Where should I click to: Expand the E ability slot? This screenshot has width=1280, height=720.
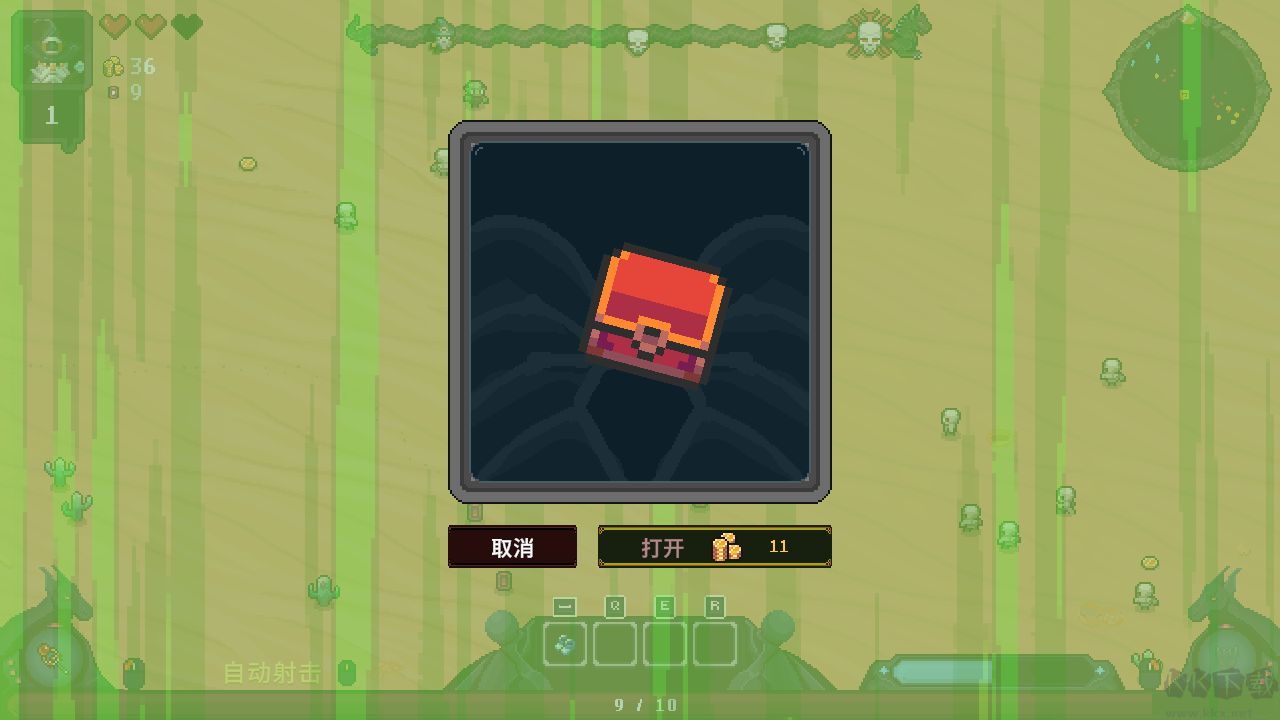tap(664, 645)
